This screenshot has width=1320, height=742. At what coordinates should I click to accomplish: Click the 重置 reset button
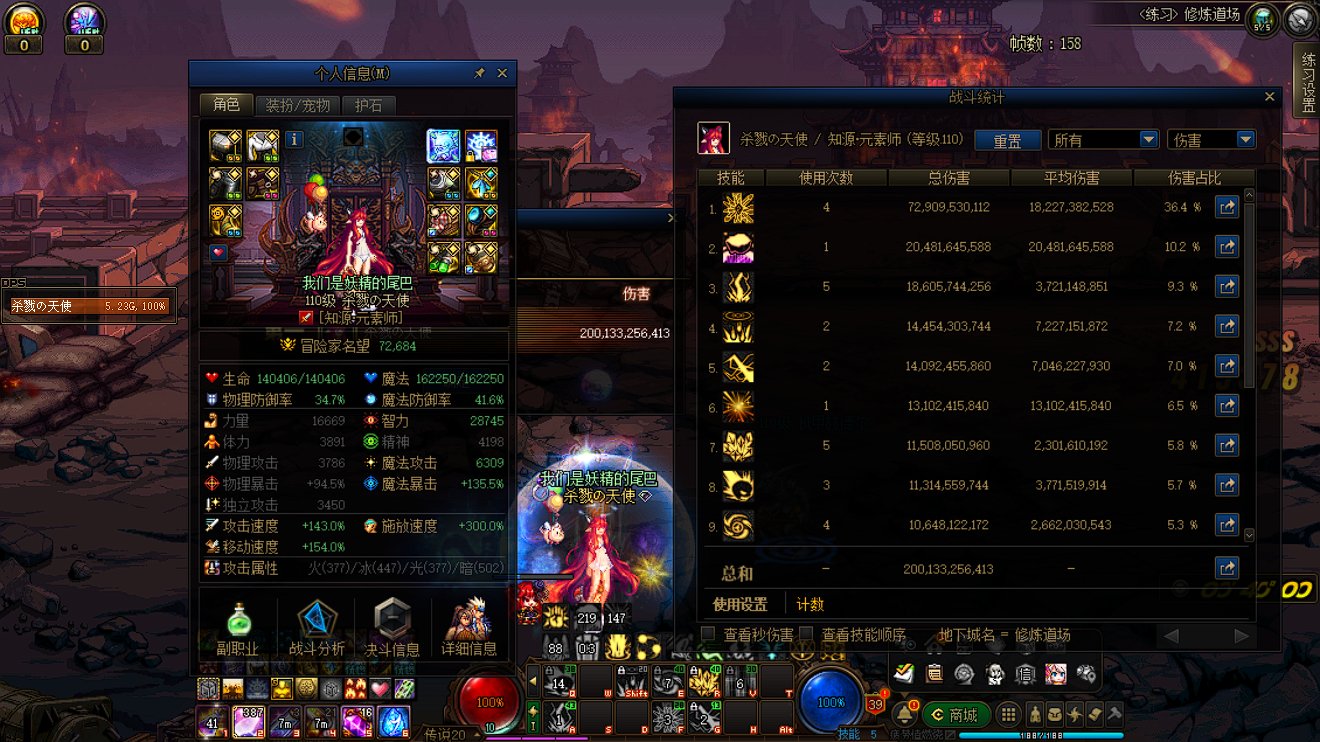pyautogui.click(x=1007, y=140)
